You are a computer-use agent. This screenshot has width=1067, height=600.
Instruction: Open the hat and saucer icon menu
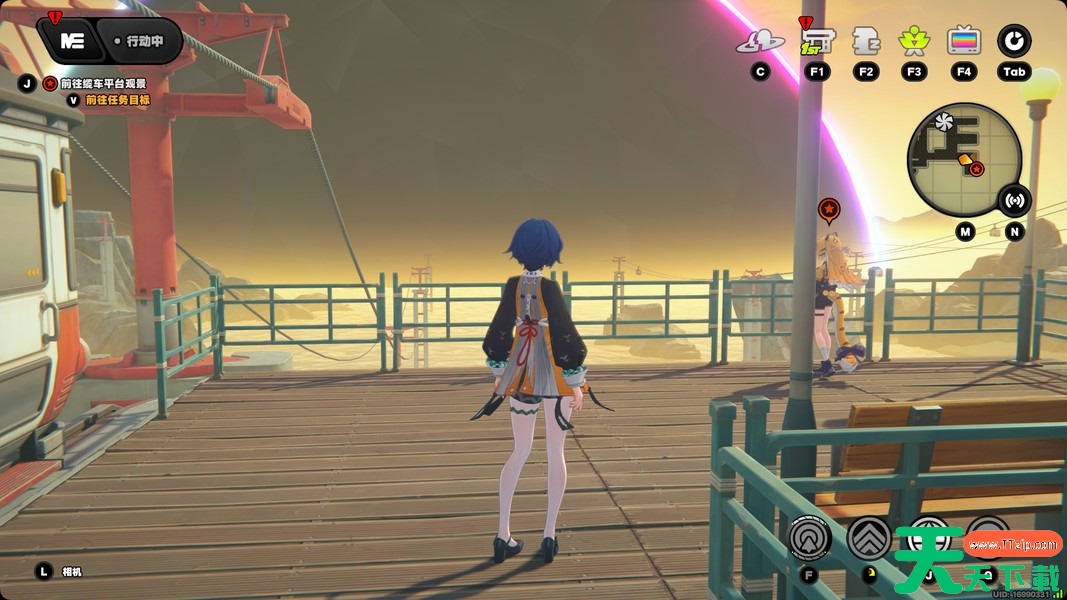(x=760, y=41)
